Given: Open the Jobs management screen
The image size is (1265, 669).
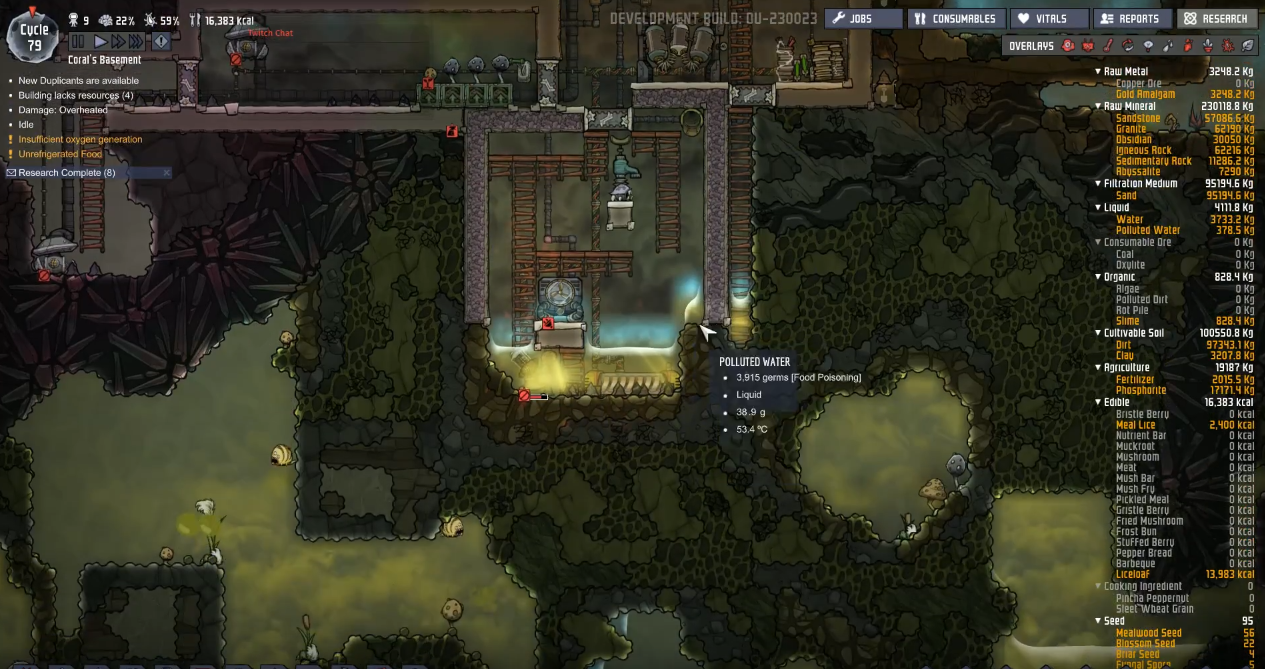Looking at the screenshot, I should [x=862, y=18].
